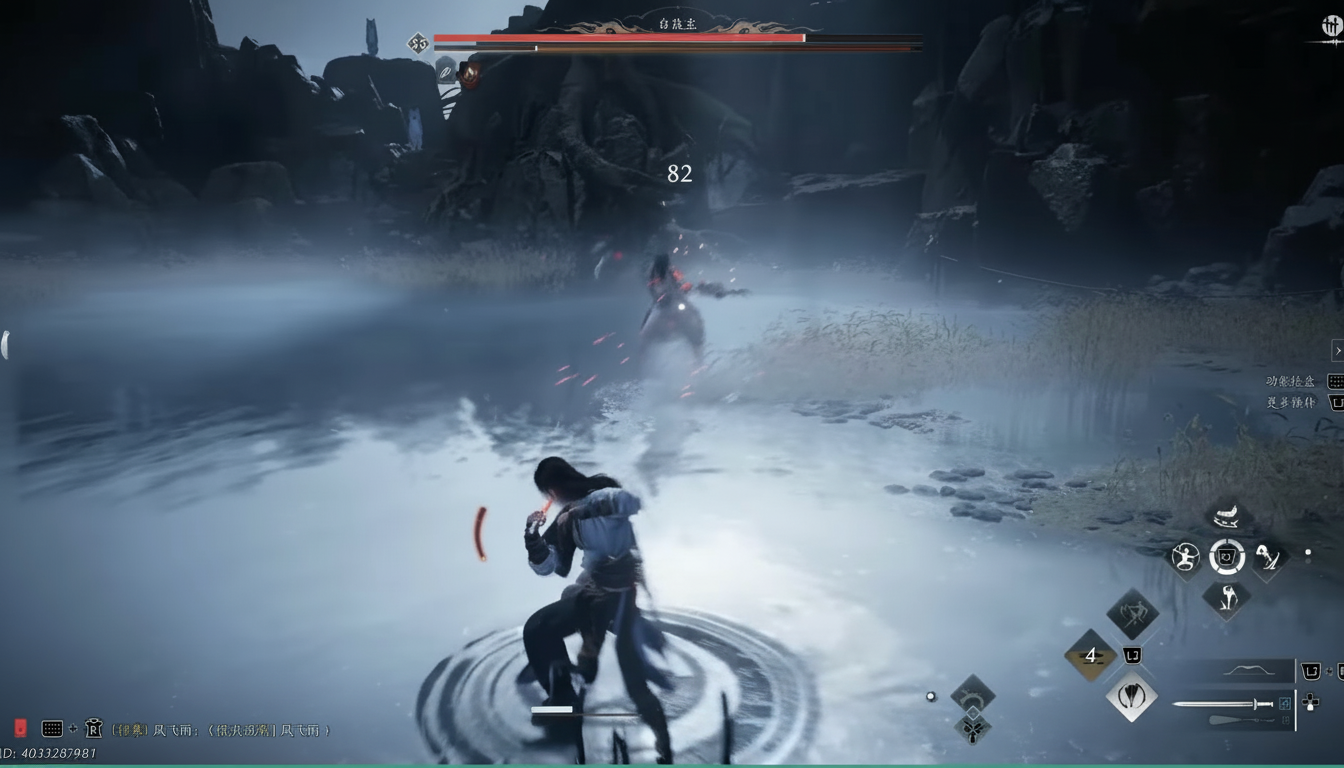Click the d-pad switcher beside the sword
The width and height of the screenshot is (1344, 768).
click(1309, 703)
